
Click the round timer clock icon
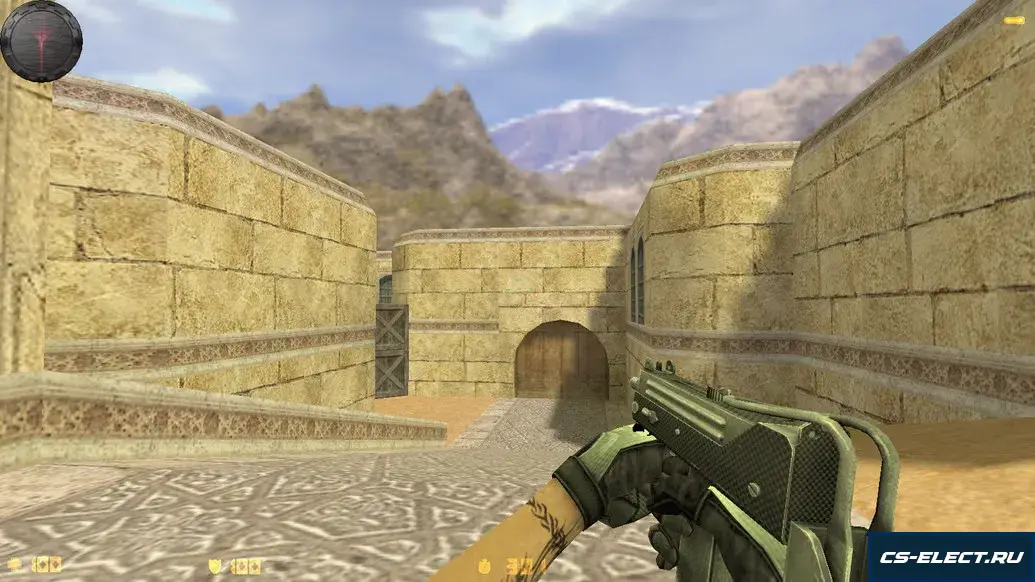pyautogui.click(x=483, y=566)
